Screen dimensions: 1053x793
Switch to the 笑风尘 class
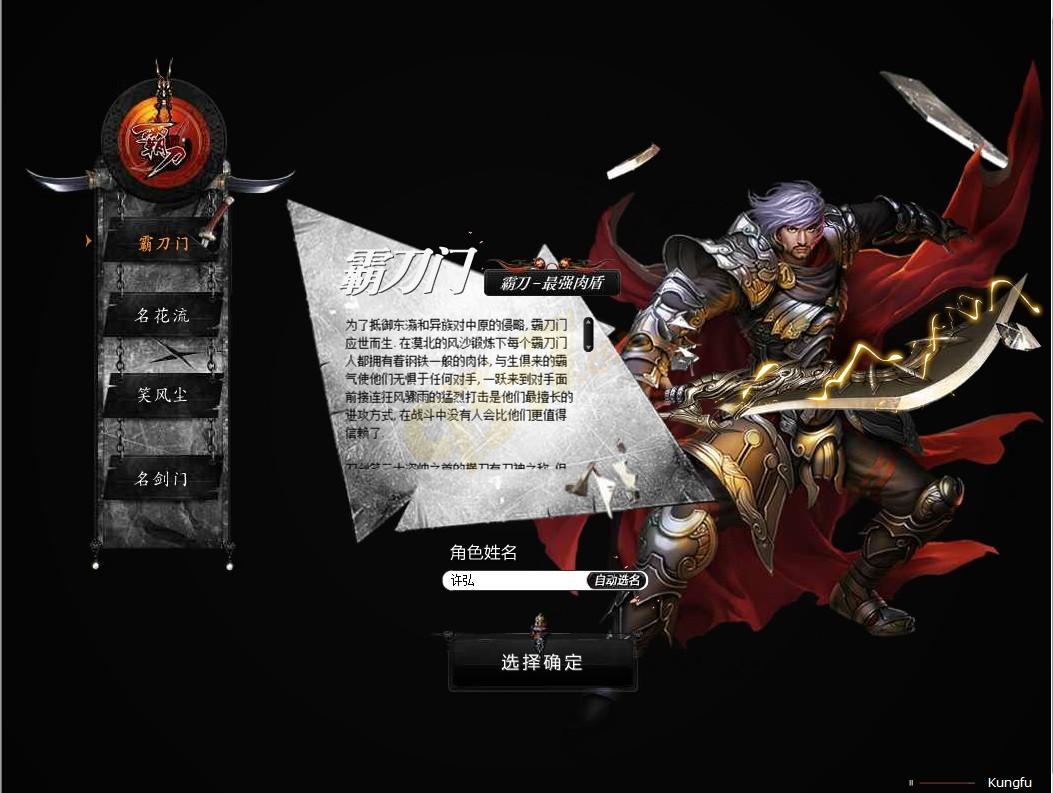(162, 395)
